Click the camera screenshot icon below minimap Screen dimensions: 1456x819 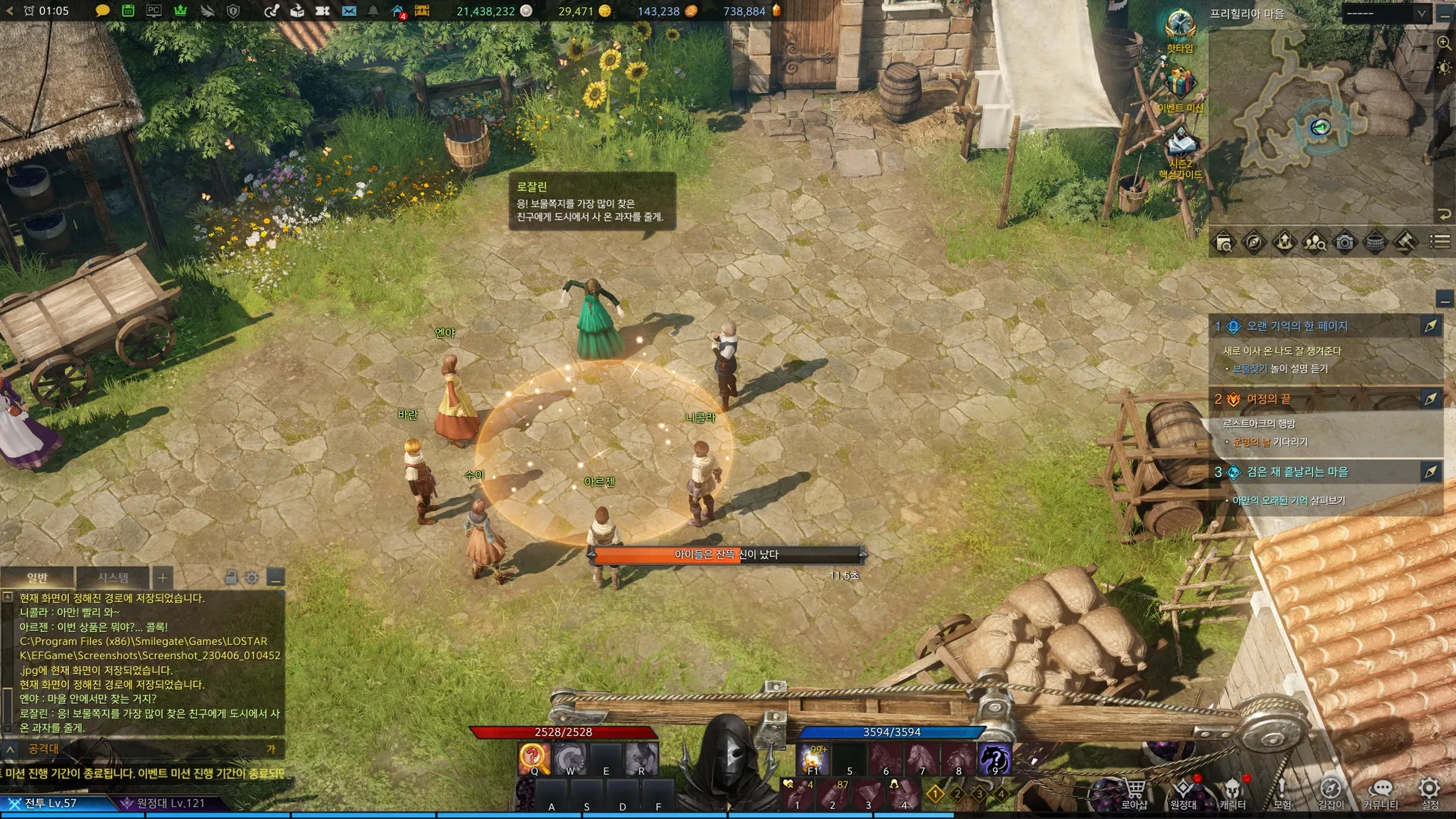tap(1344, 242)
